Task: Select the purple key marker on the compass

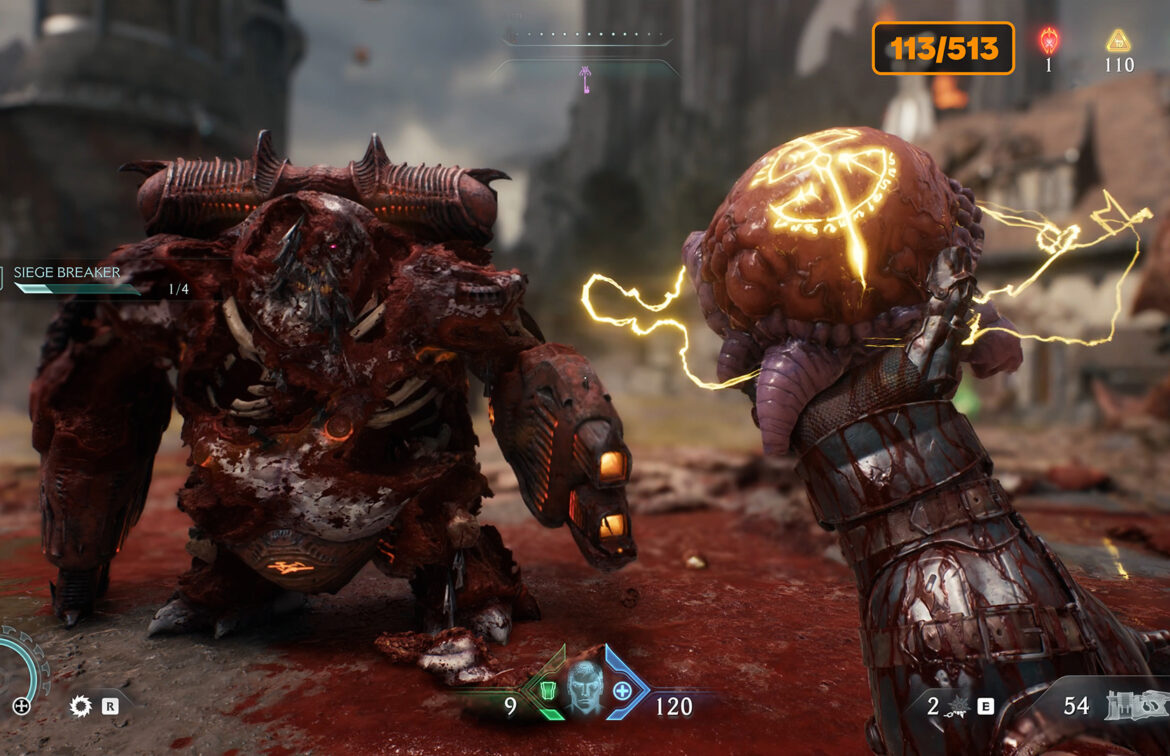Action: [587, 79]
